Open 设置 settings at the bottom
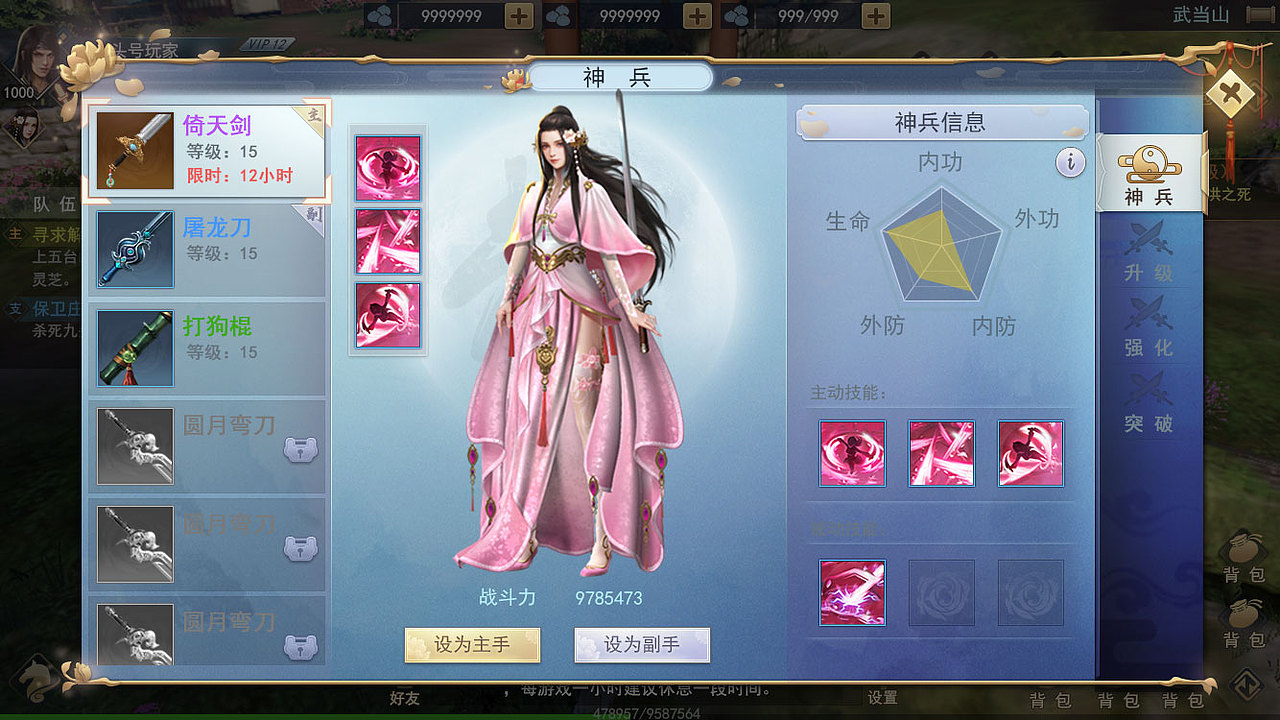The image size is (1280, 720). (880, 699)
